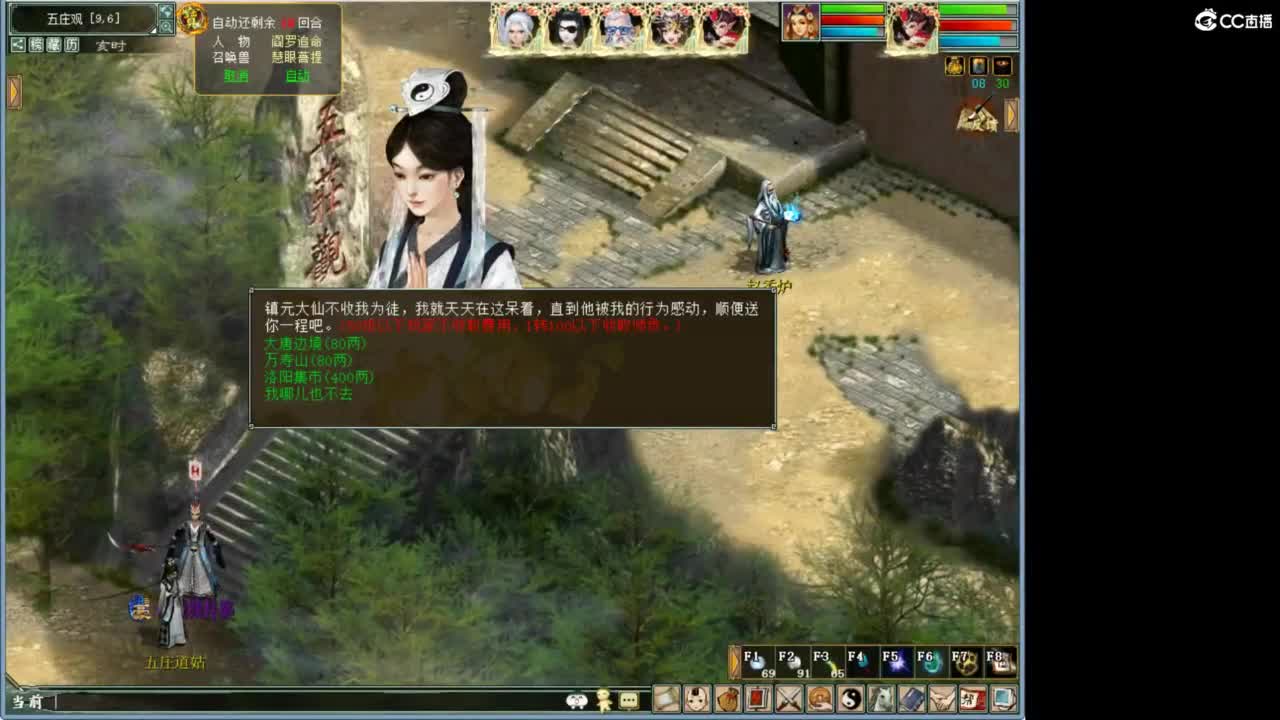Screen dimensions: 1280x720
Task: Open the 历 calendar menu button
Action: pyautogui.click(x=72, y=43)
